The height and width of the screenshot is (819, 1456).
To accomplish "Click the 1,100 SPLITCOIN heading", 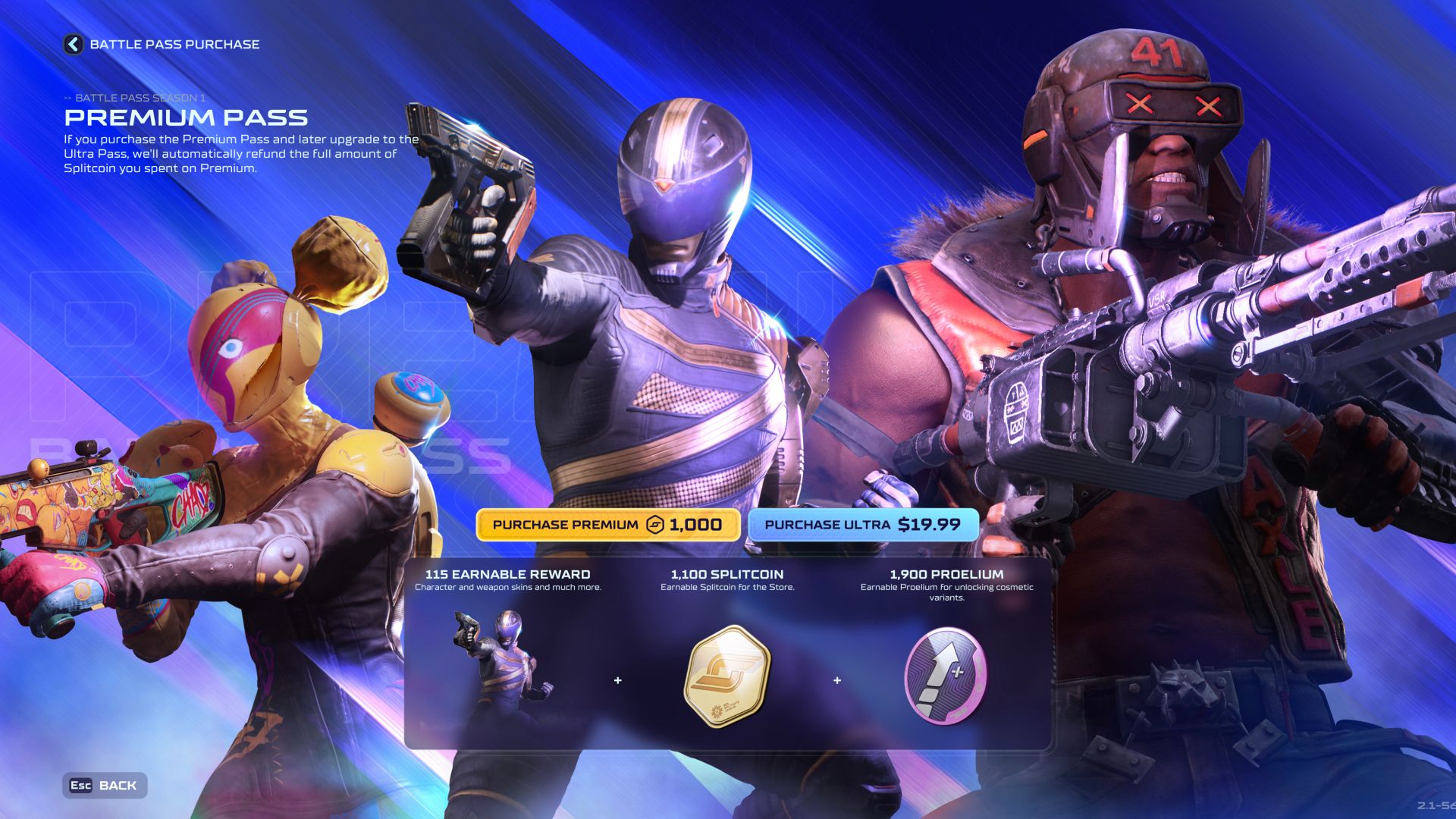I will click(728, 575).
